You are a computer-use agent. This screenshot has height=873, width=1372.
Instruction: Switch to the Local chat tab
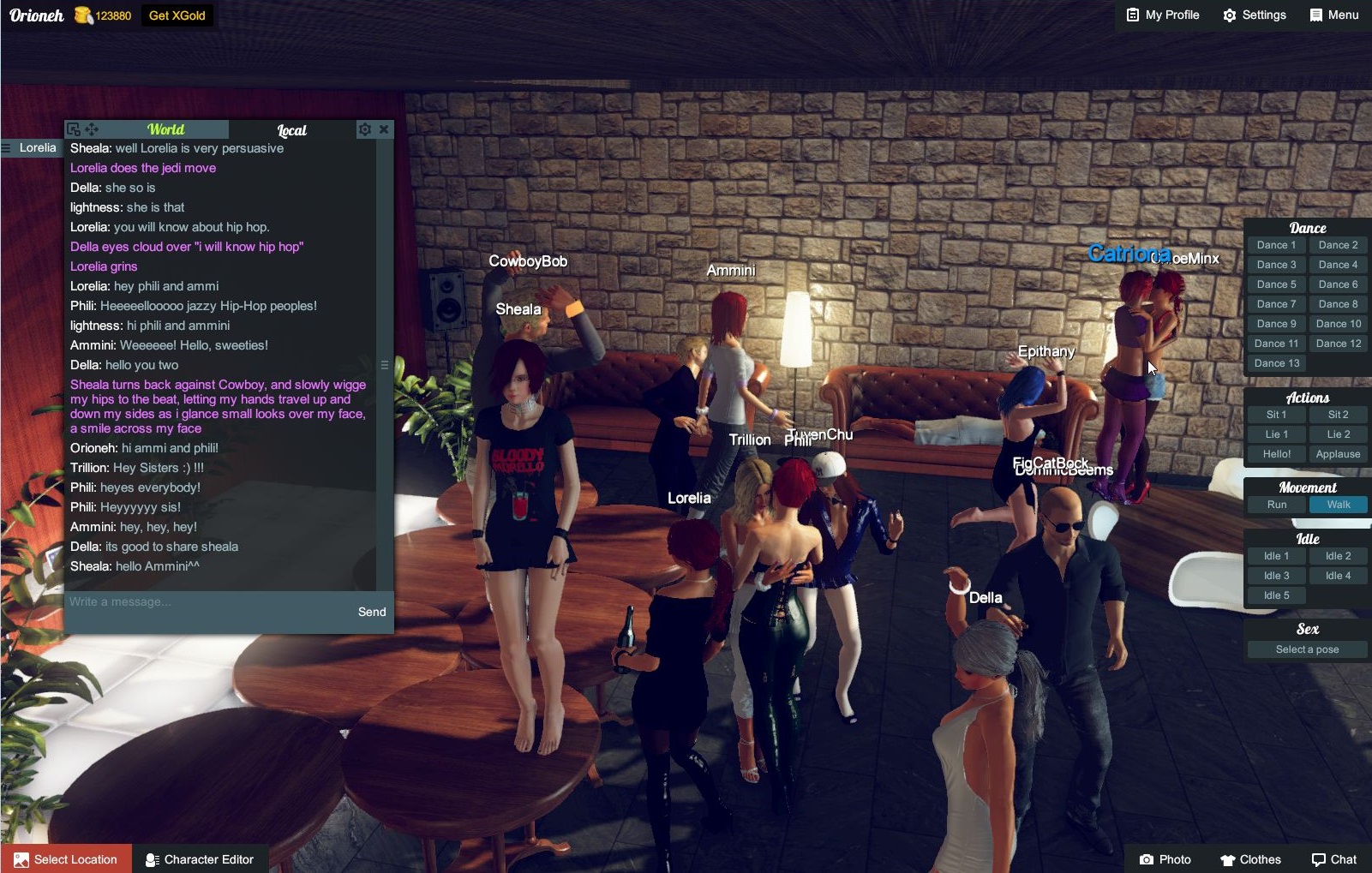[291, 130]
